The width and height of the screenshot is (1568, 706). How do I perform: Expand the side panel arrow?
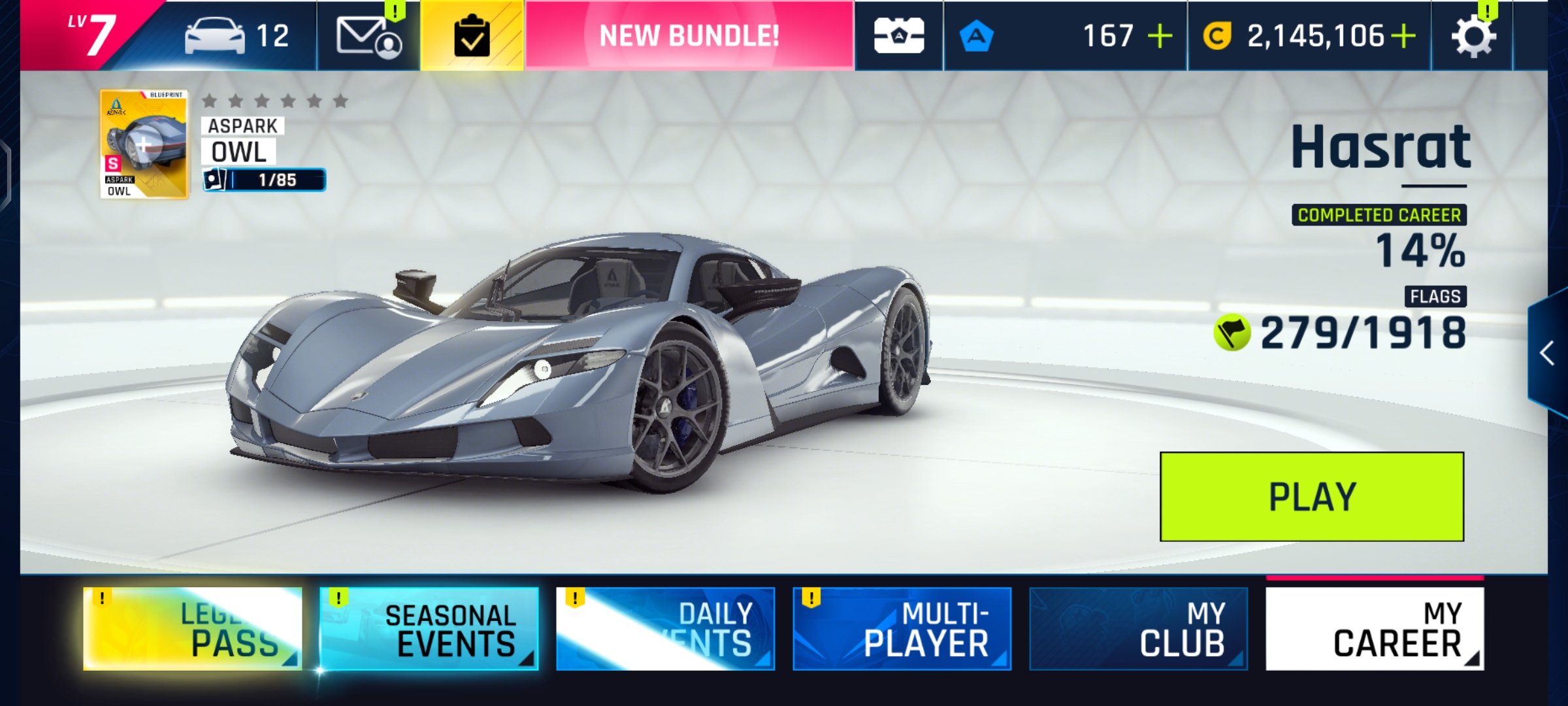pos(1547,353)
